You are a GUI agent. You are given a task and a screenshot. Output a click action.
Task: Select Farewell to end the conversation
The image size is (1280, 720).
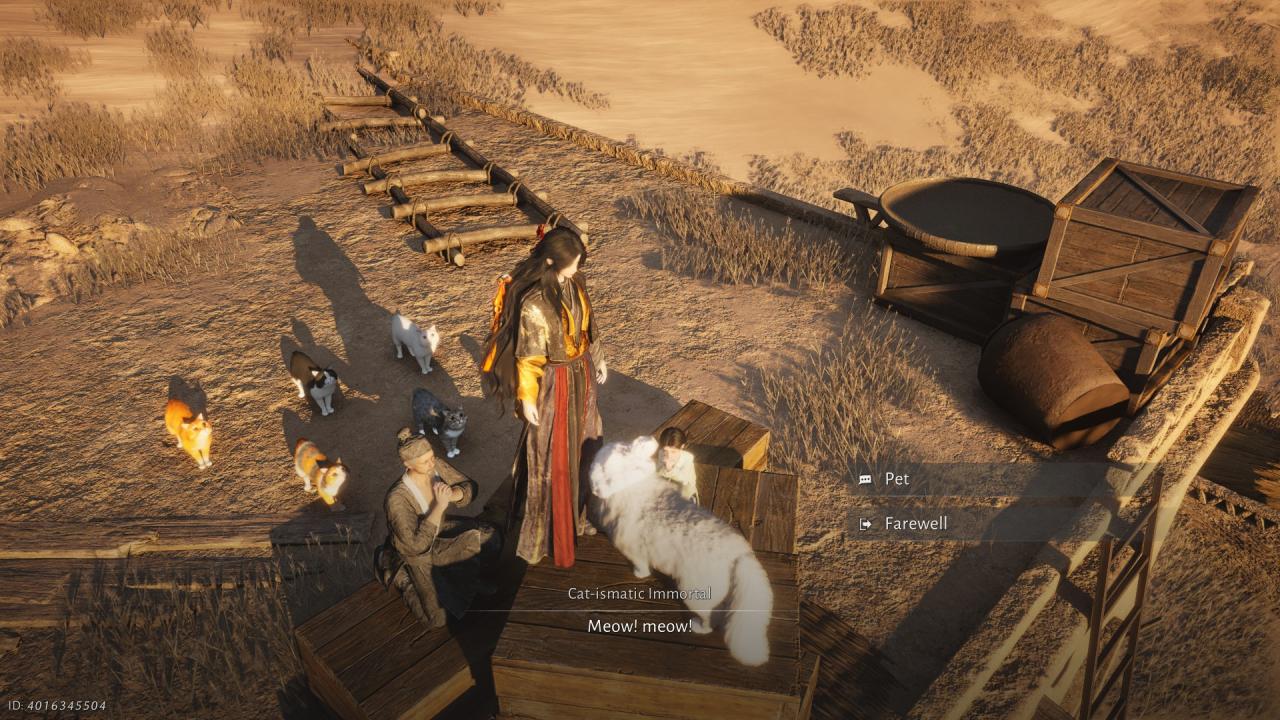coord(915,523)
